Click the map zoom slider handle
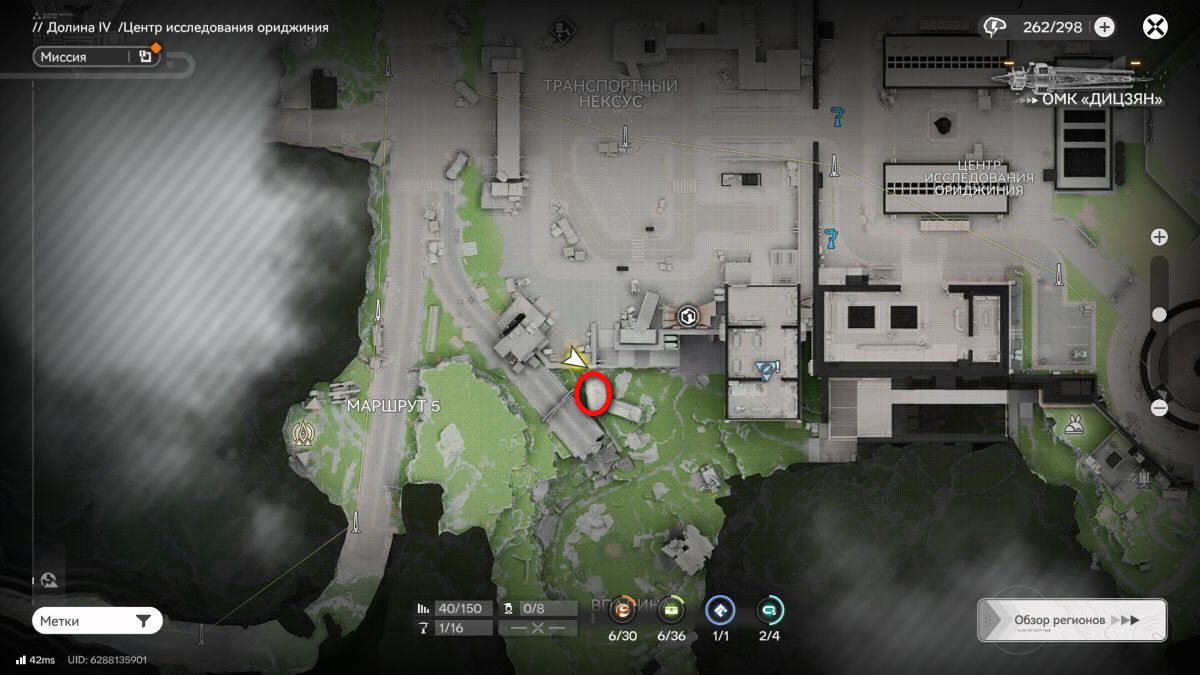Screen dimensions: 1200x675 click(x=1159, y=314)
